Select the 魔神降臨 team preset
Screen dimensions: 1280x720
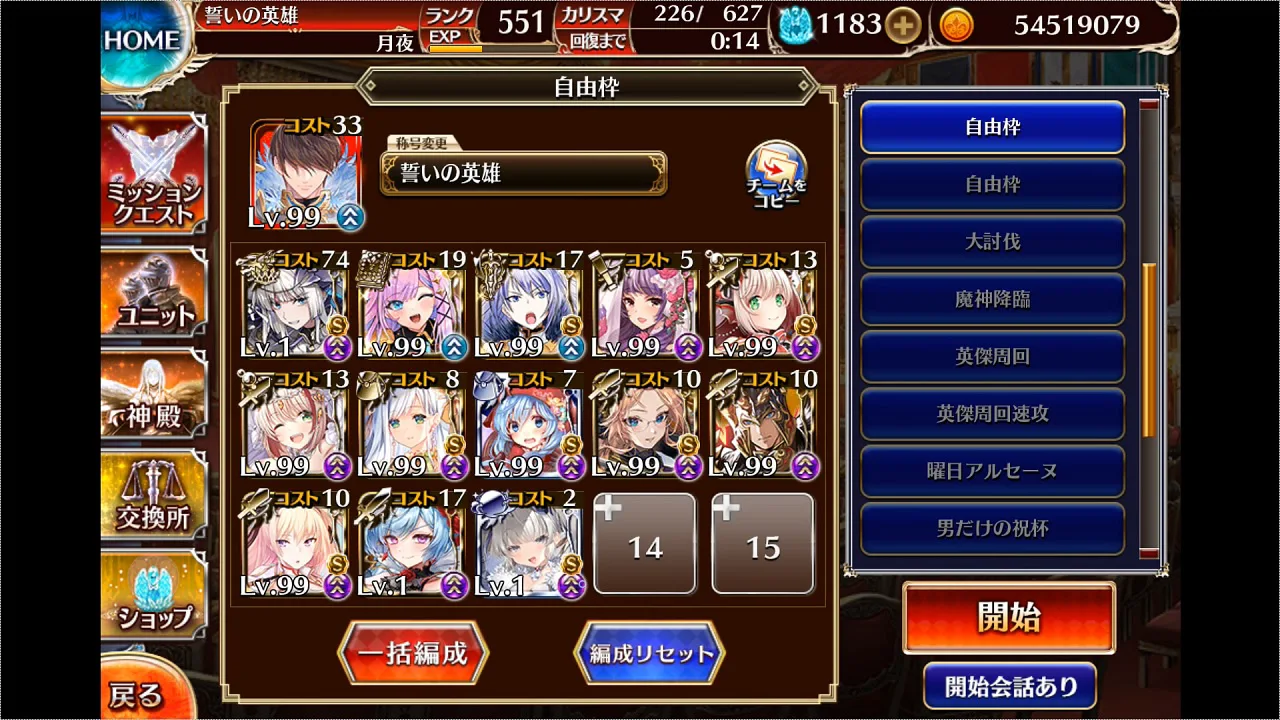tap(992, 298)
